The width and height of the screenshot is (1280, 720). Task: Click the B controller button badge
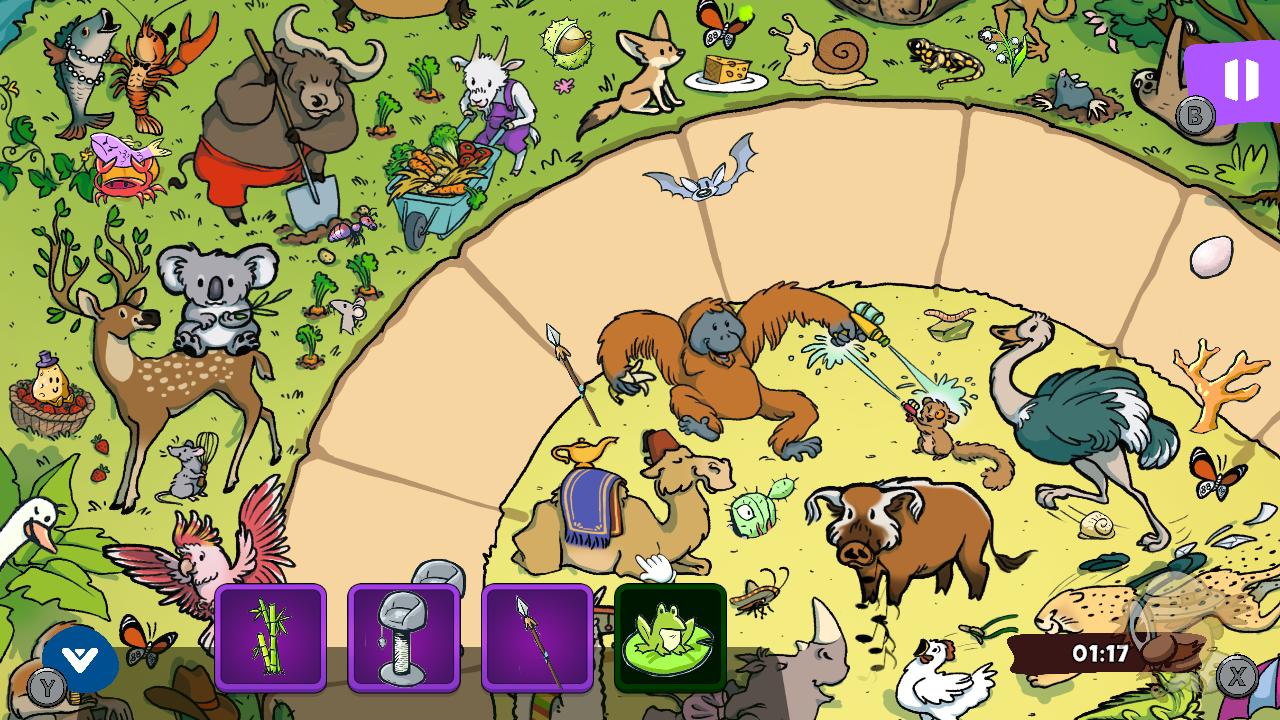coord(1196,117)
